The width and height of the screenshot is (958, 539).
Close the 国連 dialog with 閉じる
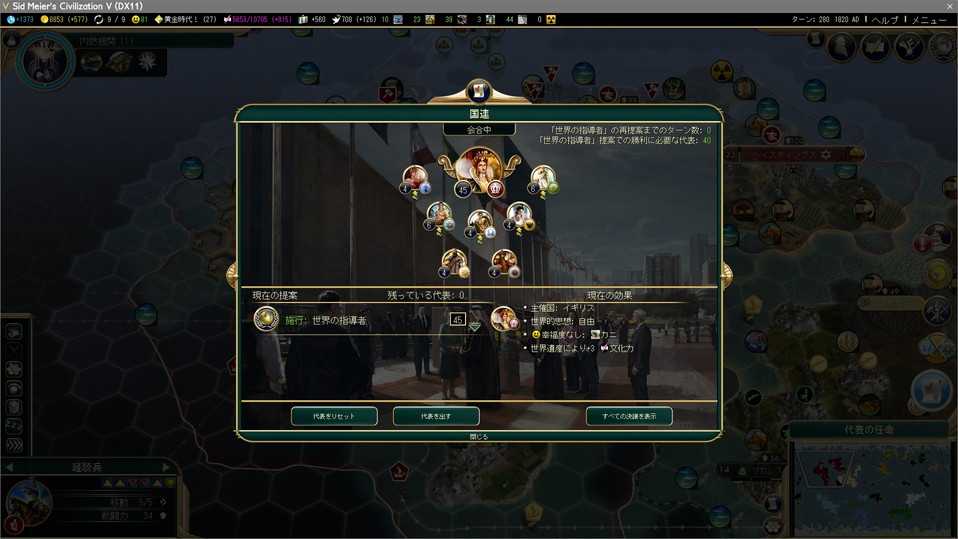tap(479, 436)
